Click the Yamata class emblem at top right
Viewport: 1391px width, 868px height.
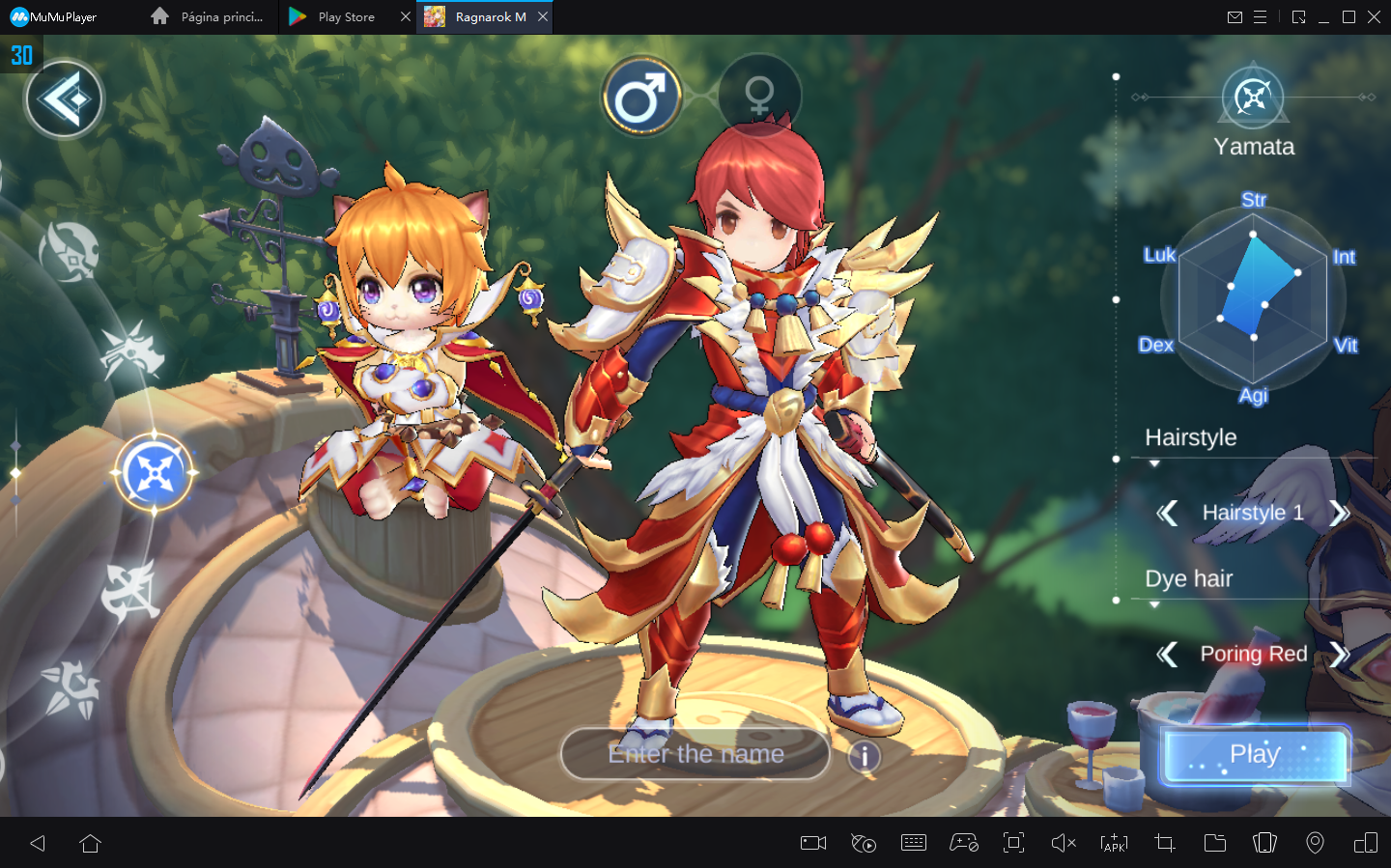click(x=1254, y=97)
